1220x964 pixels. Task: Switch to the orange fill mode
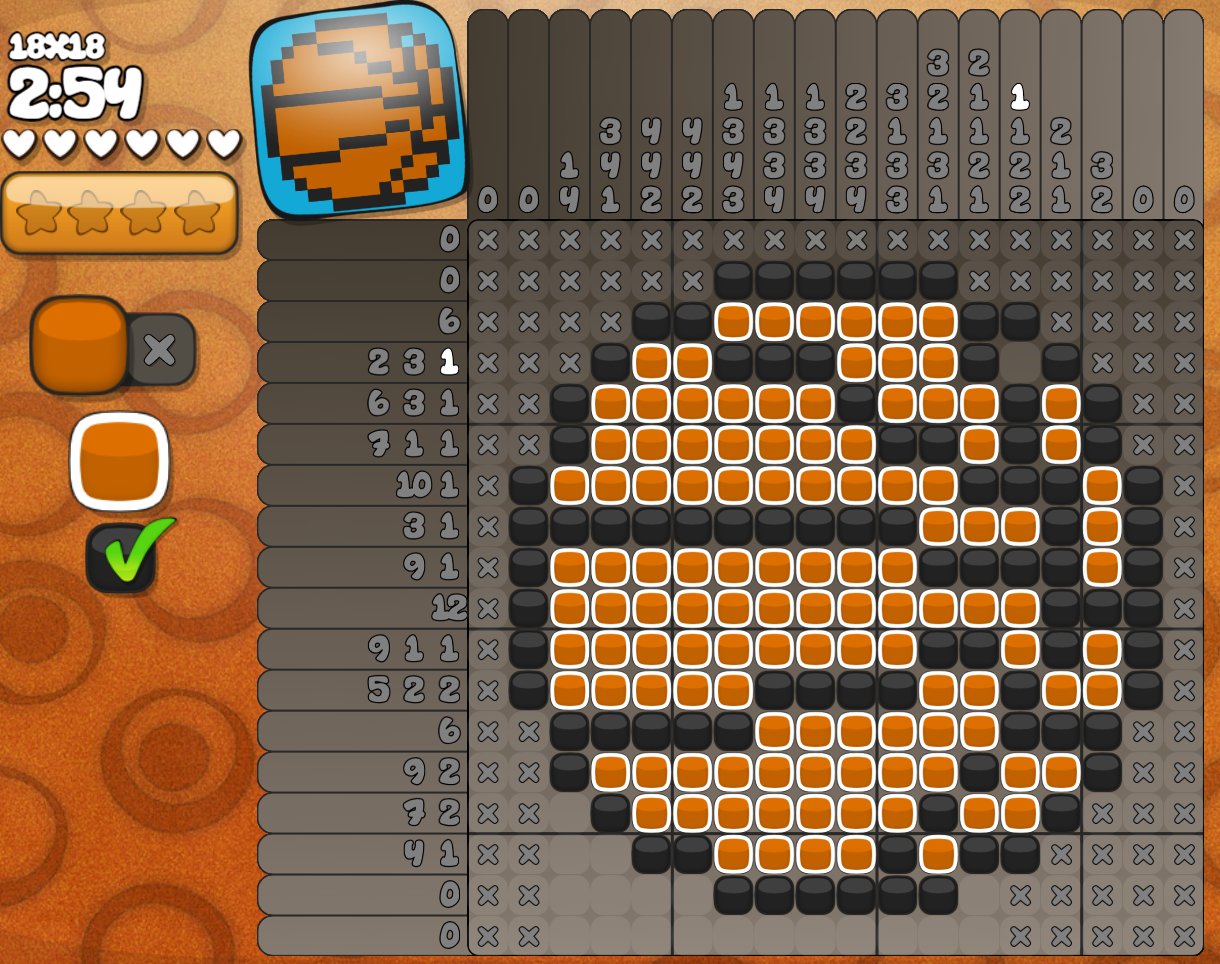tap(79, 343)
